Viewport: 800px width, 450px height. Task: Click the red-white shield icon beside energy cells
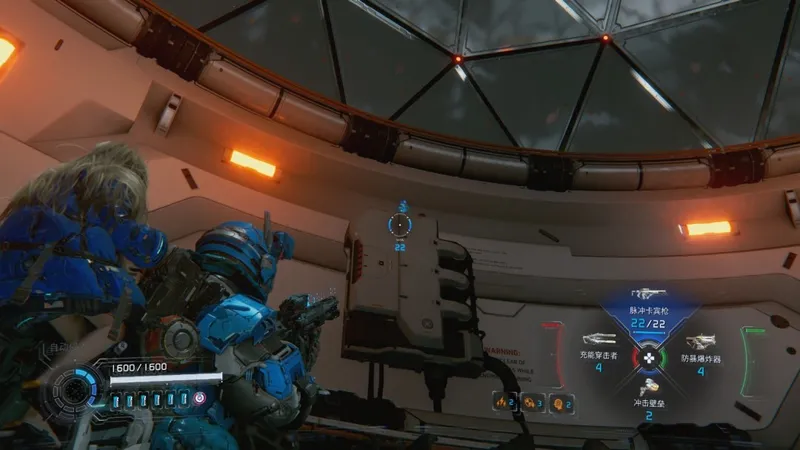click(x=199, y=399)
